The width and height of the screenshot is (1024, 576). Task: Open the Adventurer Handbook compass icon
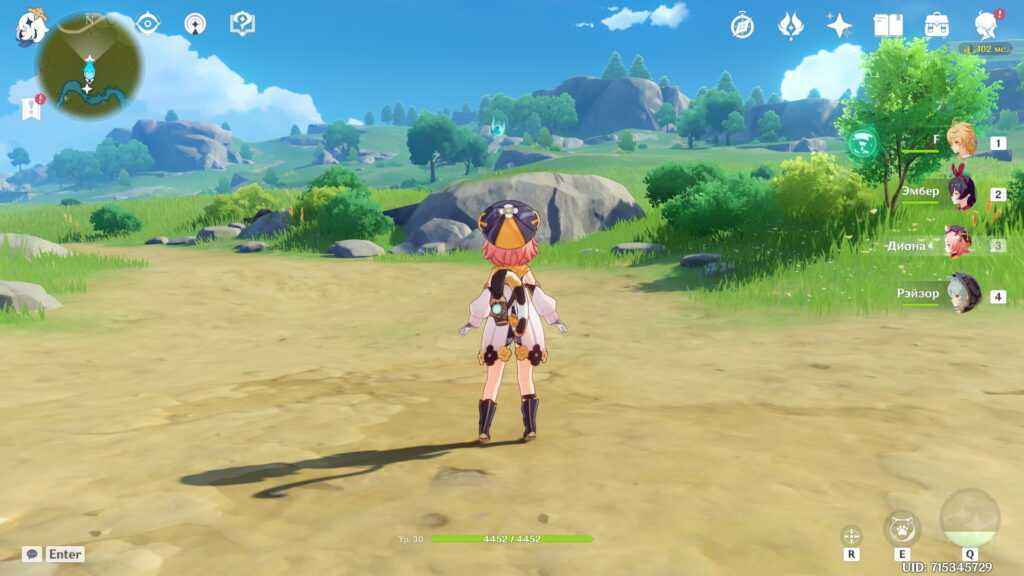click(742, 26)
